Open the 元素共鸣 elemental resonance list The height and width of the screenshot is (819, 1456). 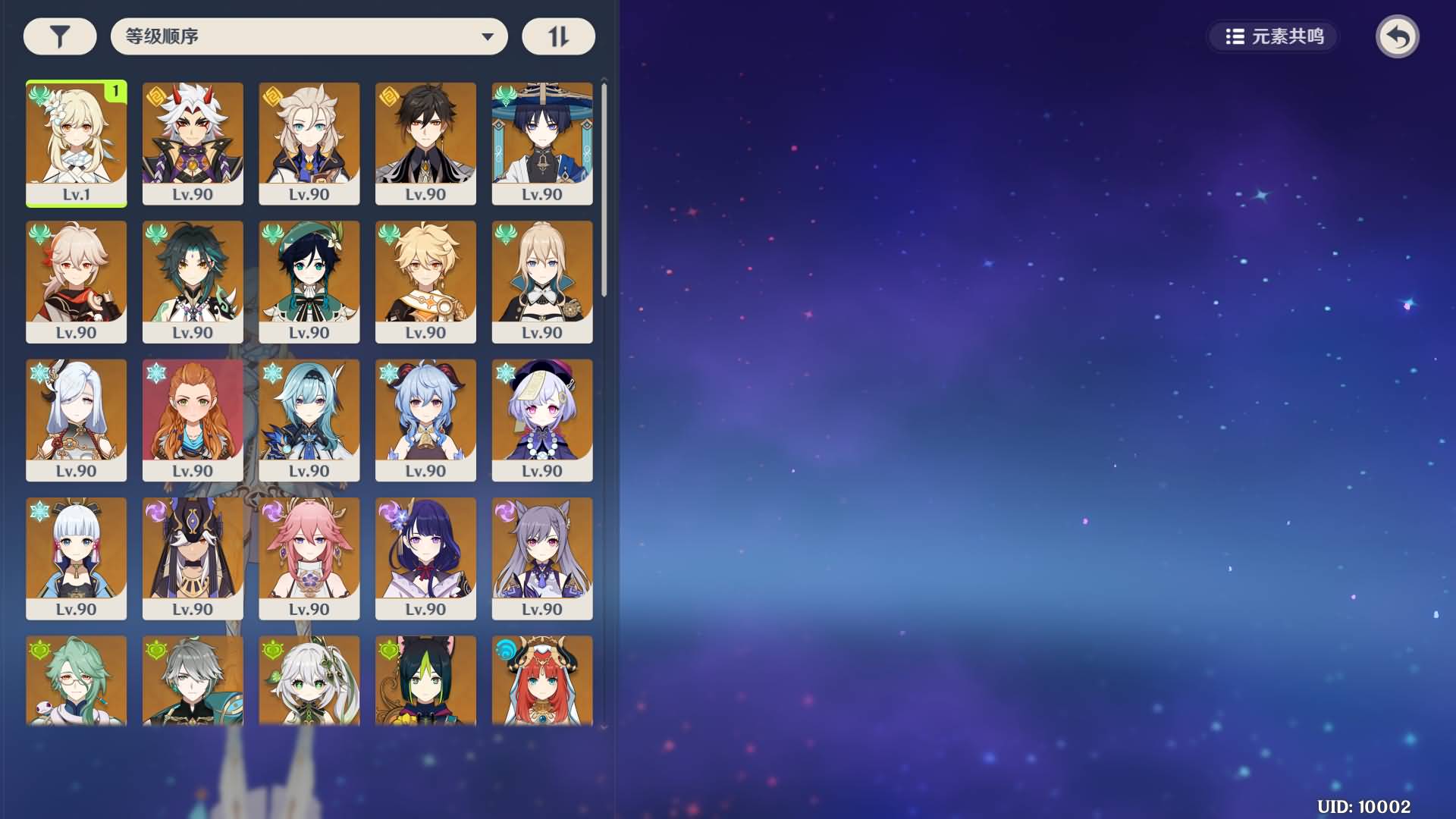click(x=1274, y=36)
